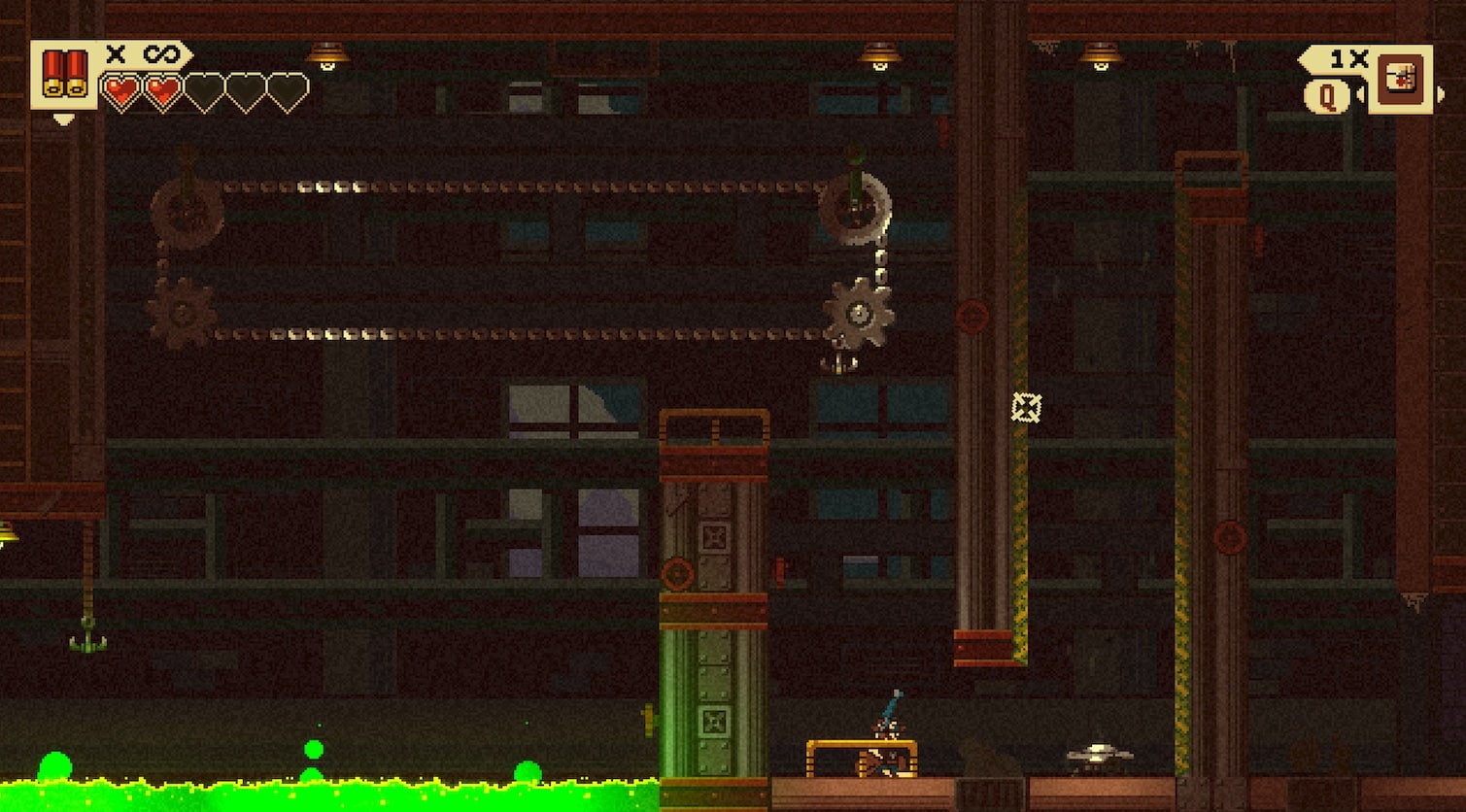Select the X-shaped target marker midair

pyautogui.click(x=1027, y=407)
